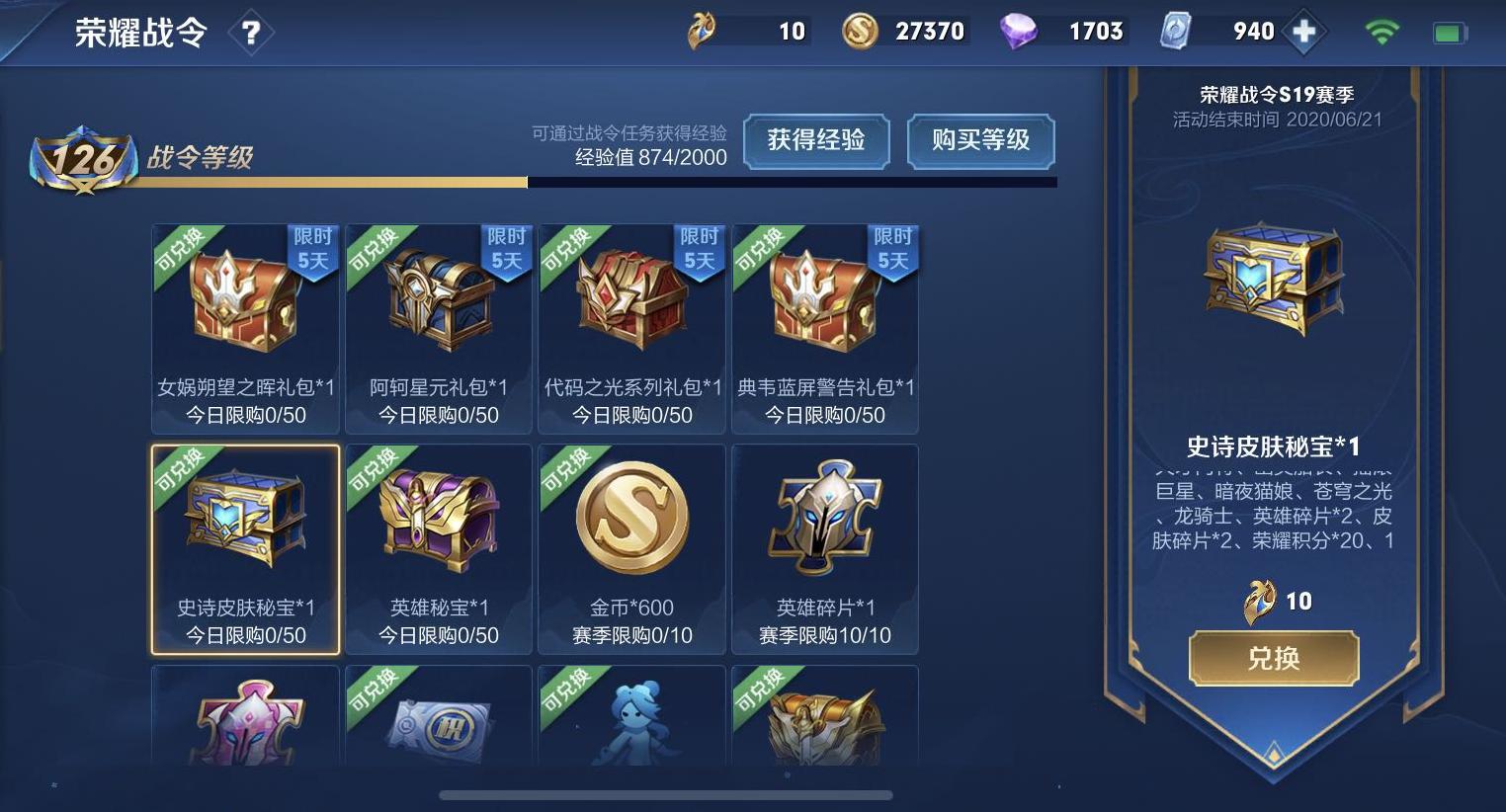Select the 英雄碎片*1 item card
The height and width of the screenshot is (812, 1506).
[x=825, y=549]
